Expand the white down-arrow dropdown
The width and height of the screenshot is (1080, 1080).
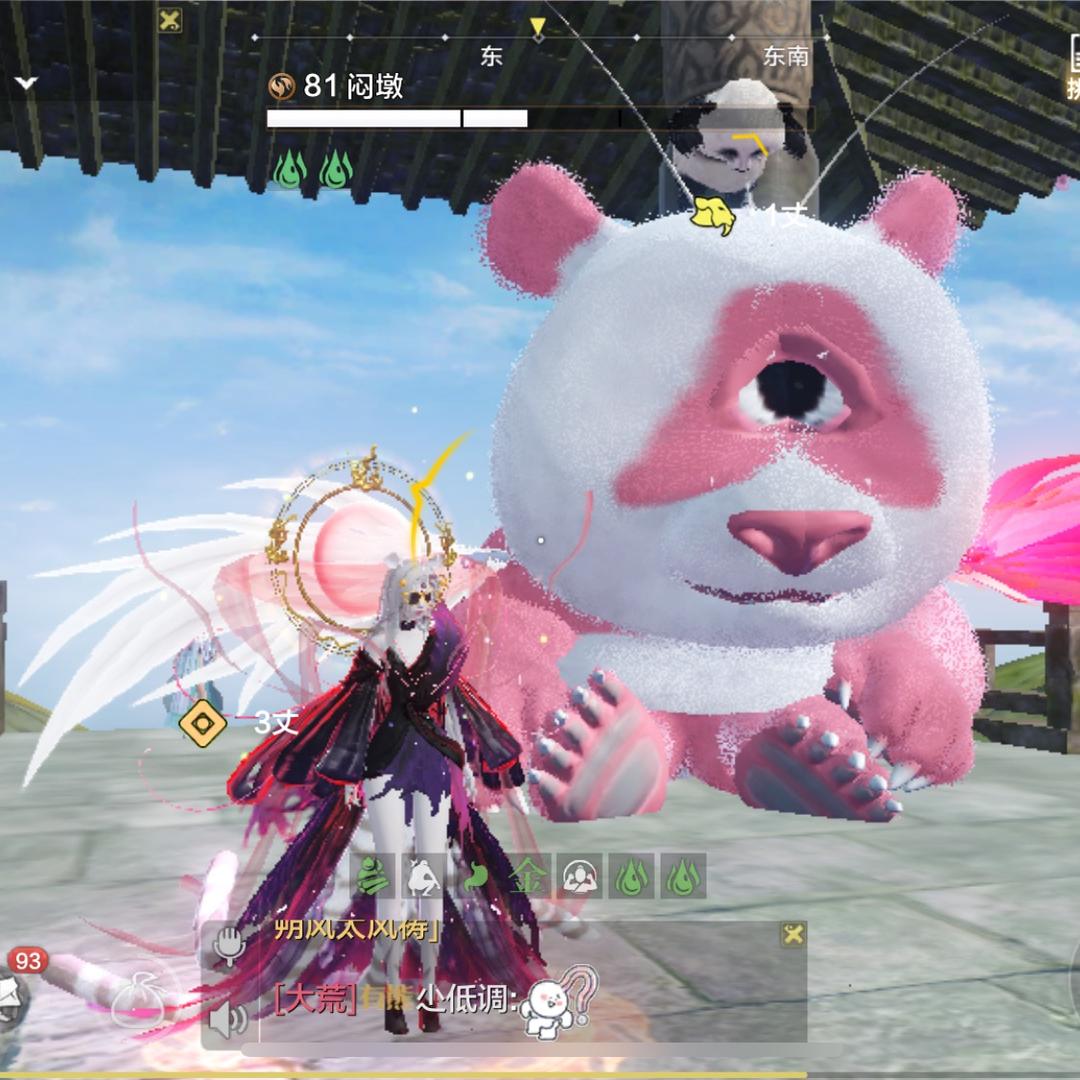pos(26,83)
